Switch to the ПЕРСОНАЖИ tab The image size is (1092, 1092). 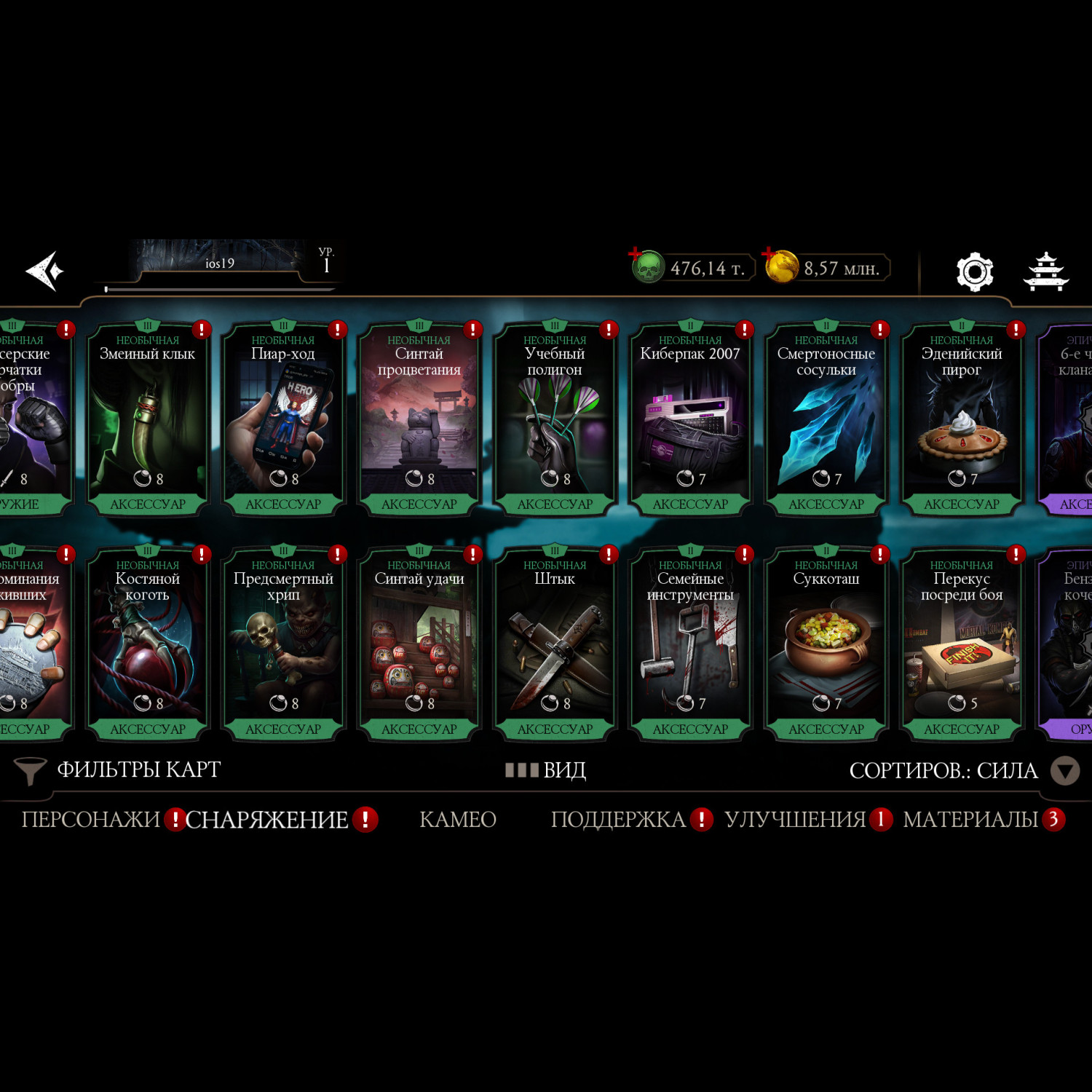coord(90,820)
